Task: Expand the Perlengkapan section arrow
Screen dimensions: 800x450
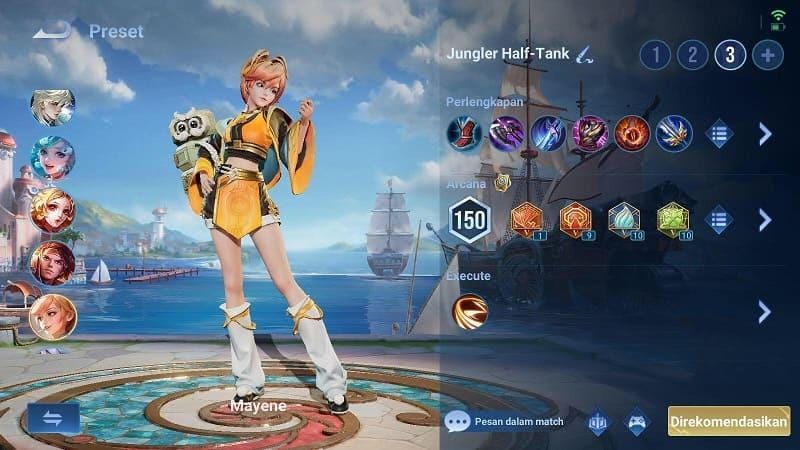Action: 765,134
